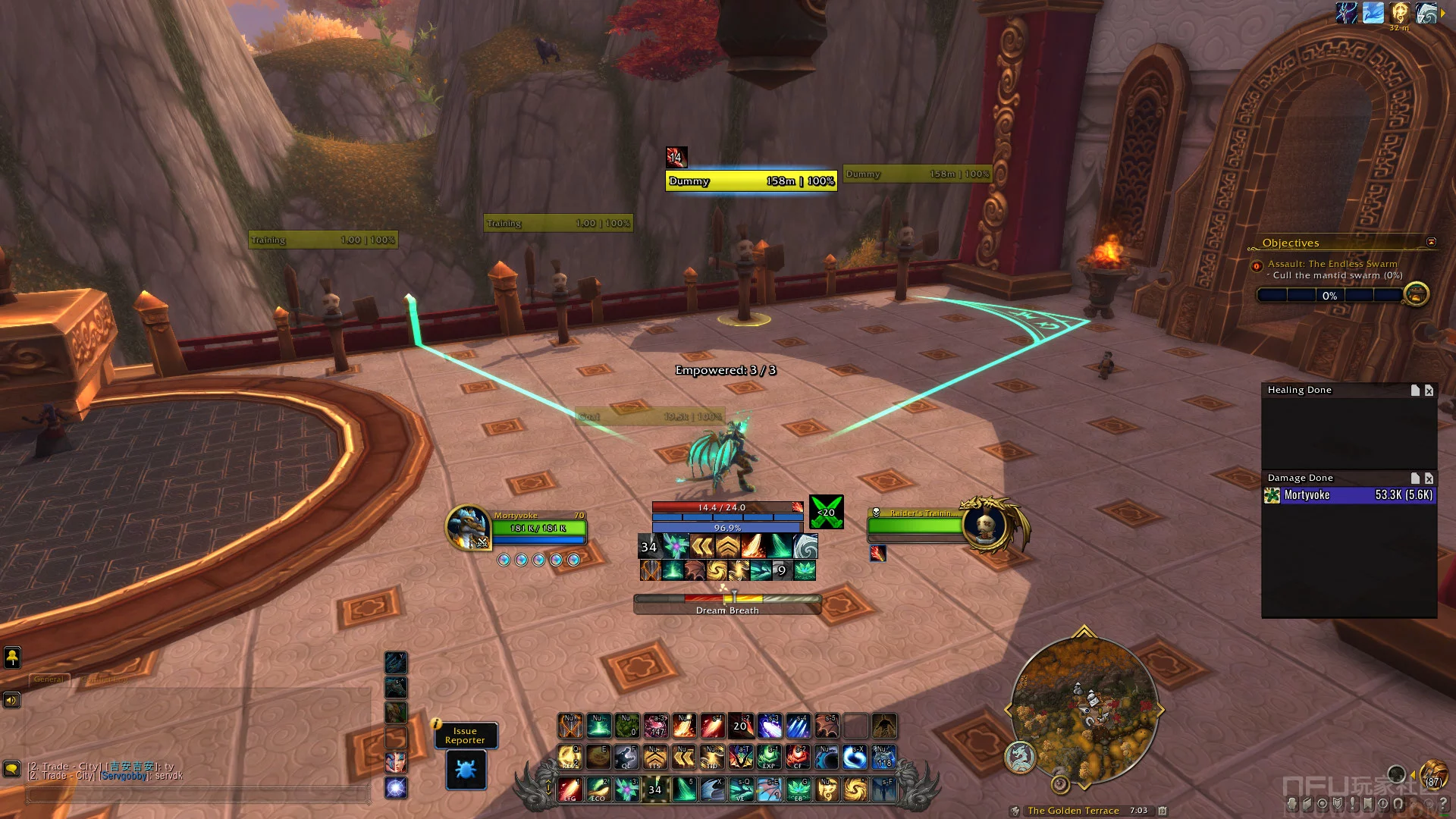Cast the ECO ability on key 2
Viewport: 1456px width, 819px height.
click(x=598, y=789)
